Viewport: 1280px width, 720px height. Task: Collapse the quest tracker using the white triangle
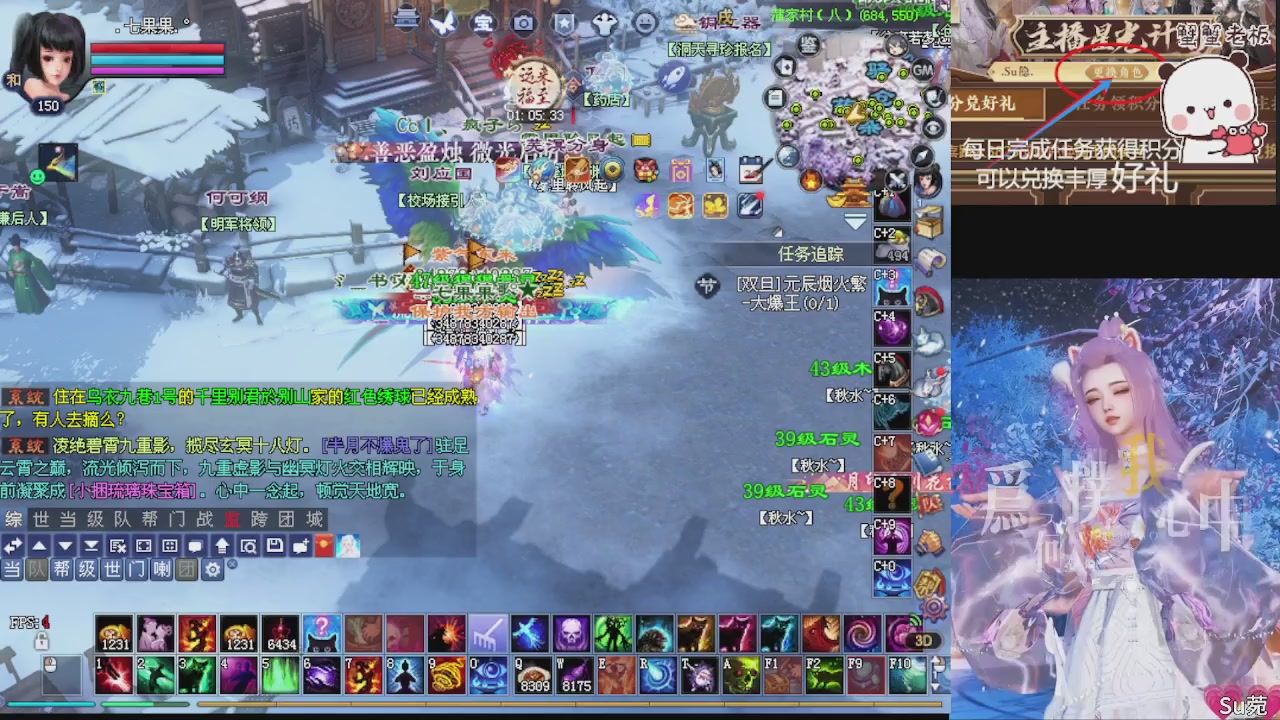tap(856, 222)
